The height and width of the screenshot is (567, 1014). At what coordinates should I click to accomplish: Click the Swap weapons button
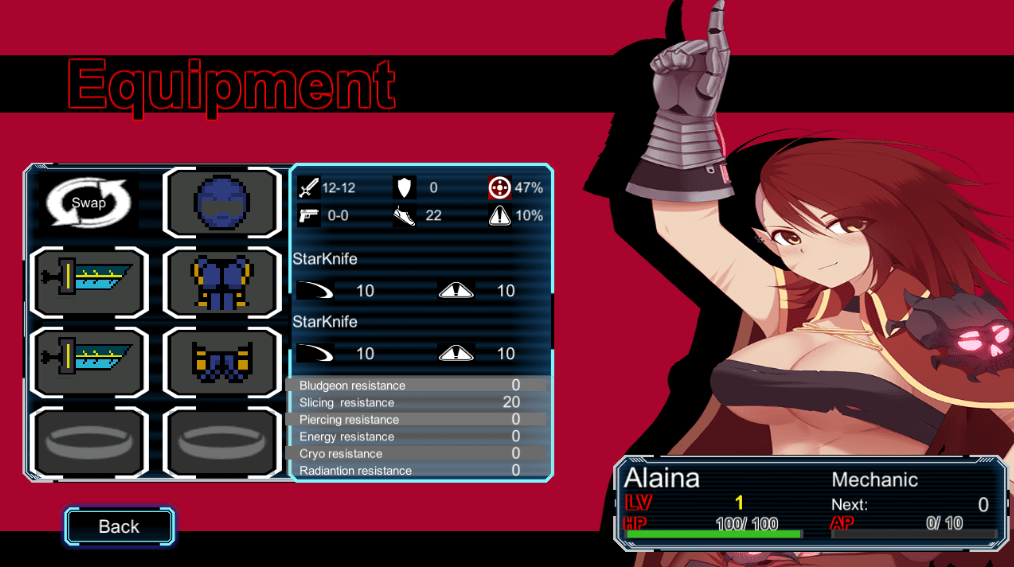tap(88, 203)
